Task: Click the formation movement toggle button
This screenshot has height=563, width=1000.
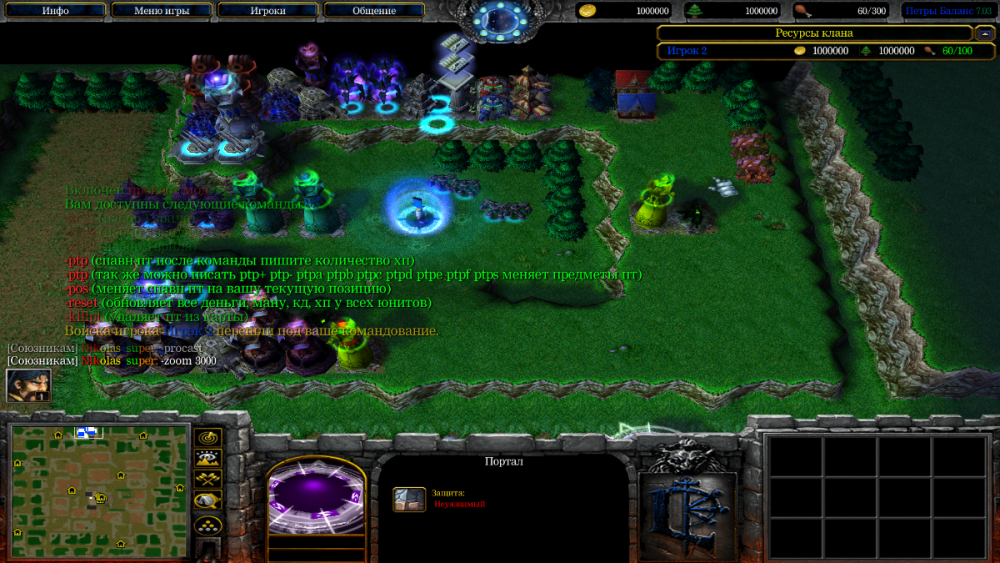Action: pos(208,524)
